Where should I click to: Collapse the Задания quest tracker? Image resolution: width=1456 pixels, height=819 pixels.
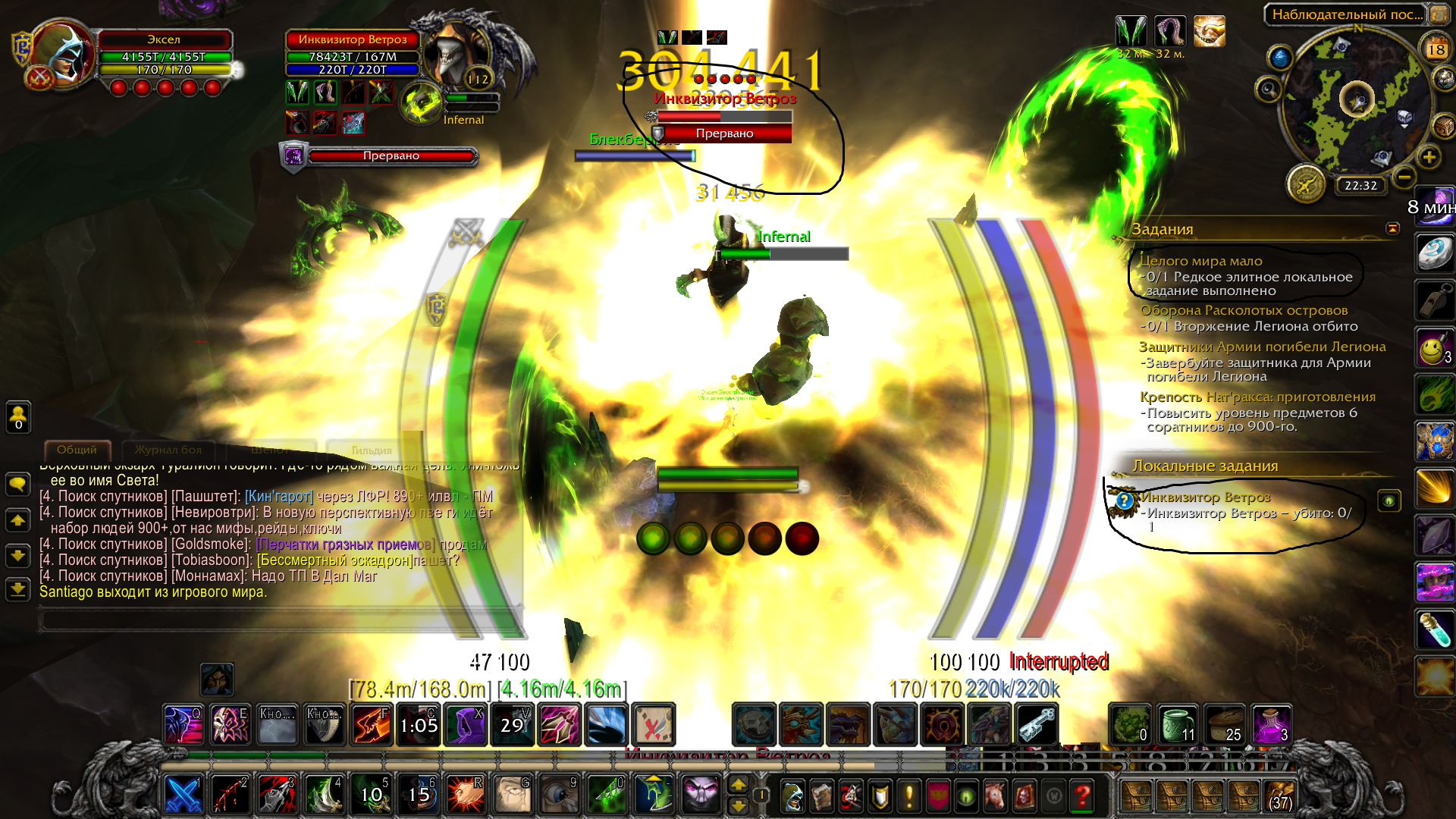(x=1392, y=228)
